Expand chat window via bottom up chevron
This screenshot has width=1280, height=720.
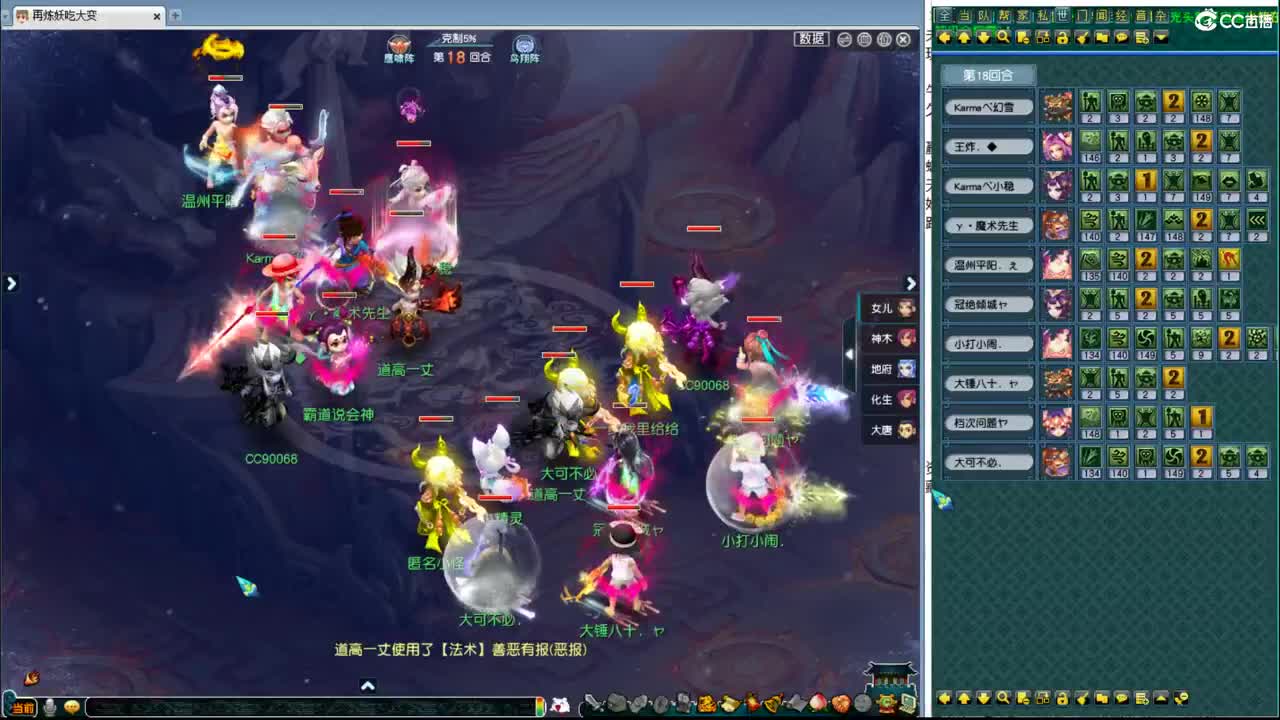tap(368, 686)
